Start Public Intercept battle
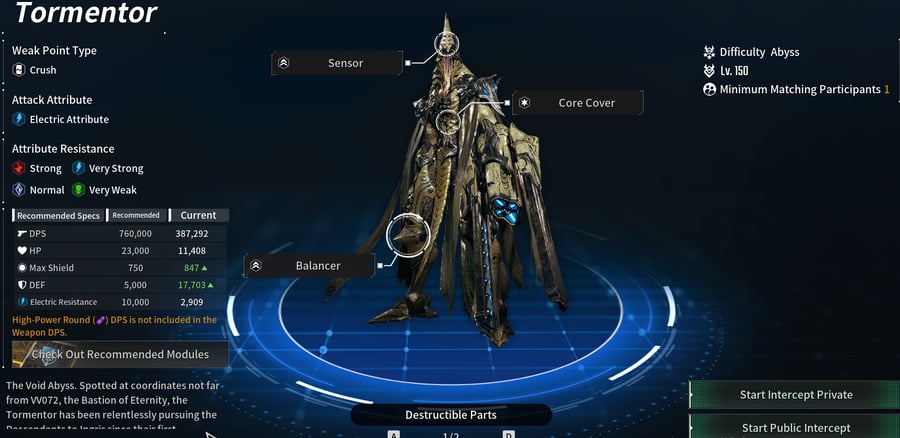The height and width of the screenshot is (438, 900). pos(795,427)
